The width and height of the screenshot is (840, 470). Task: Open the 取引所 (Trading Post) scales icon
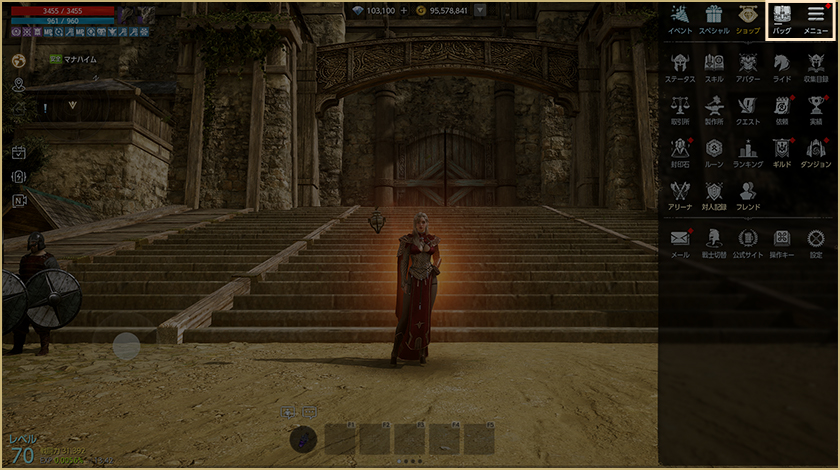(x=680, y=108)
